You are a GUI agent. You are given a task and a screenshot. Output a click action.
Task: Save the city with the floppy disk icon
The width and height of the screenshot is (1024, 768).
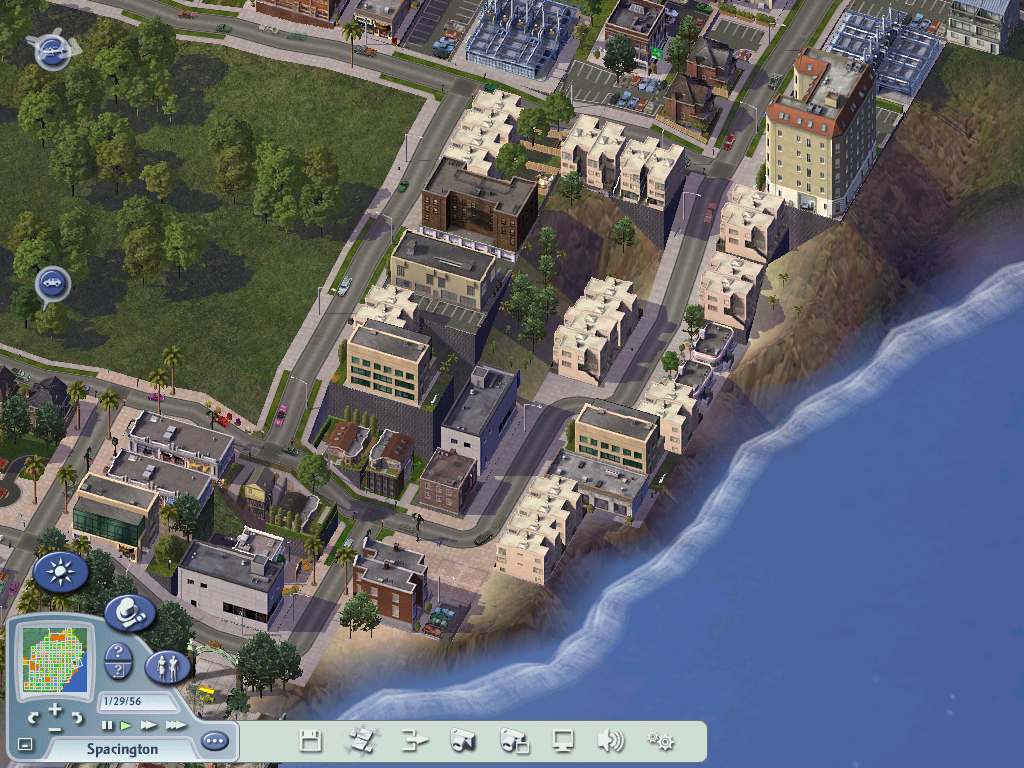coord(311,741)
